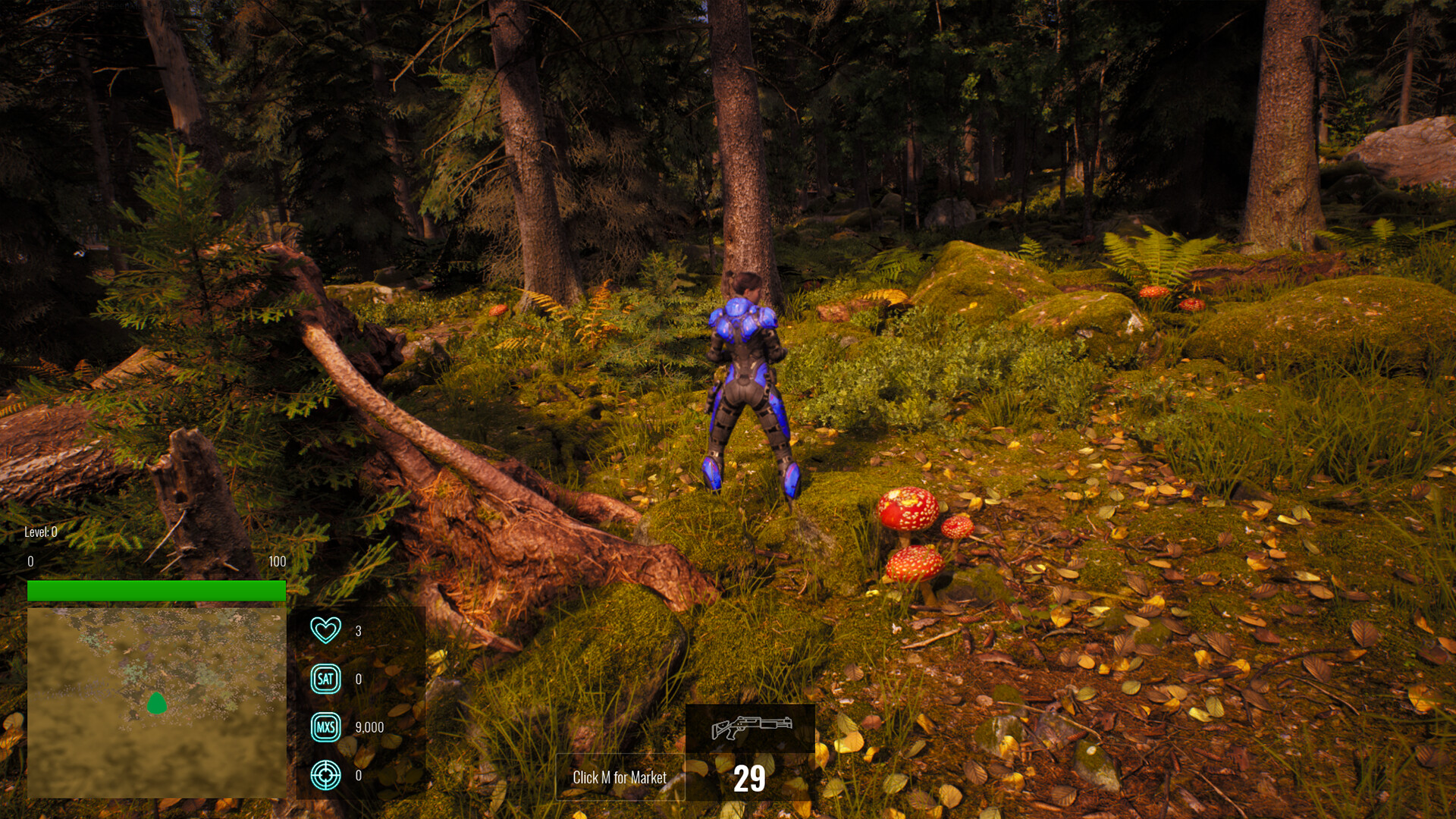Click the MXS value reading 9,000
Viewport: 1456px width, 819px height.
[369, 726]
